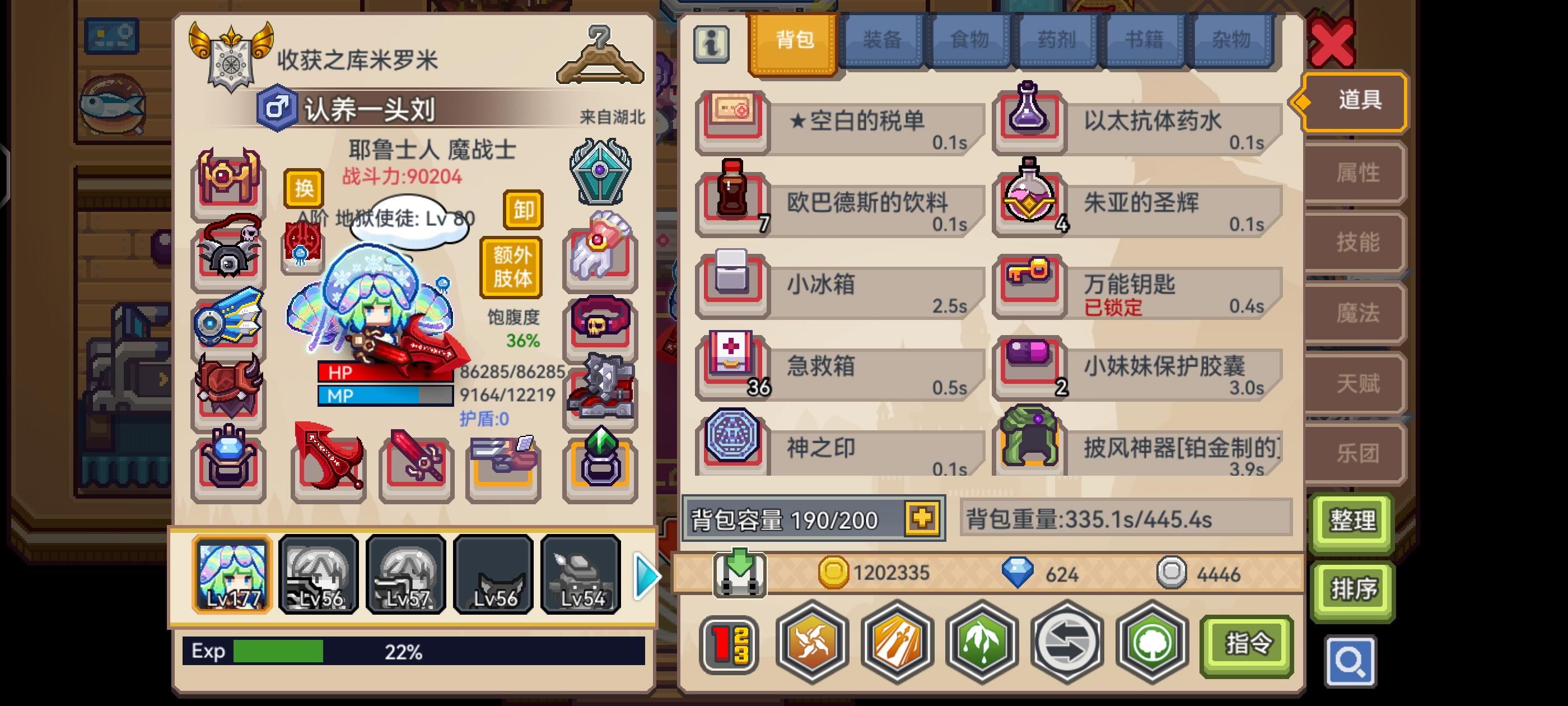The height and width of the screenshot is (706, 1568).
Task: Toggle the 123 numbered hexagon at the bottom
Action: [730, 644]
